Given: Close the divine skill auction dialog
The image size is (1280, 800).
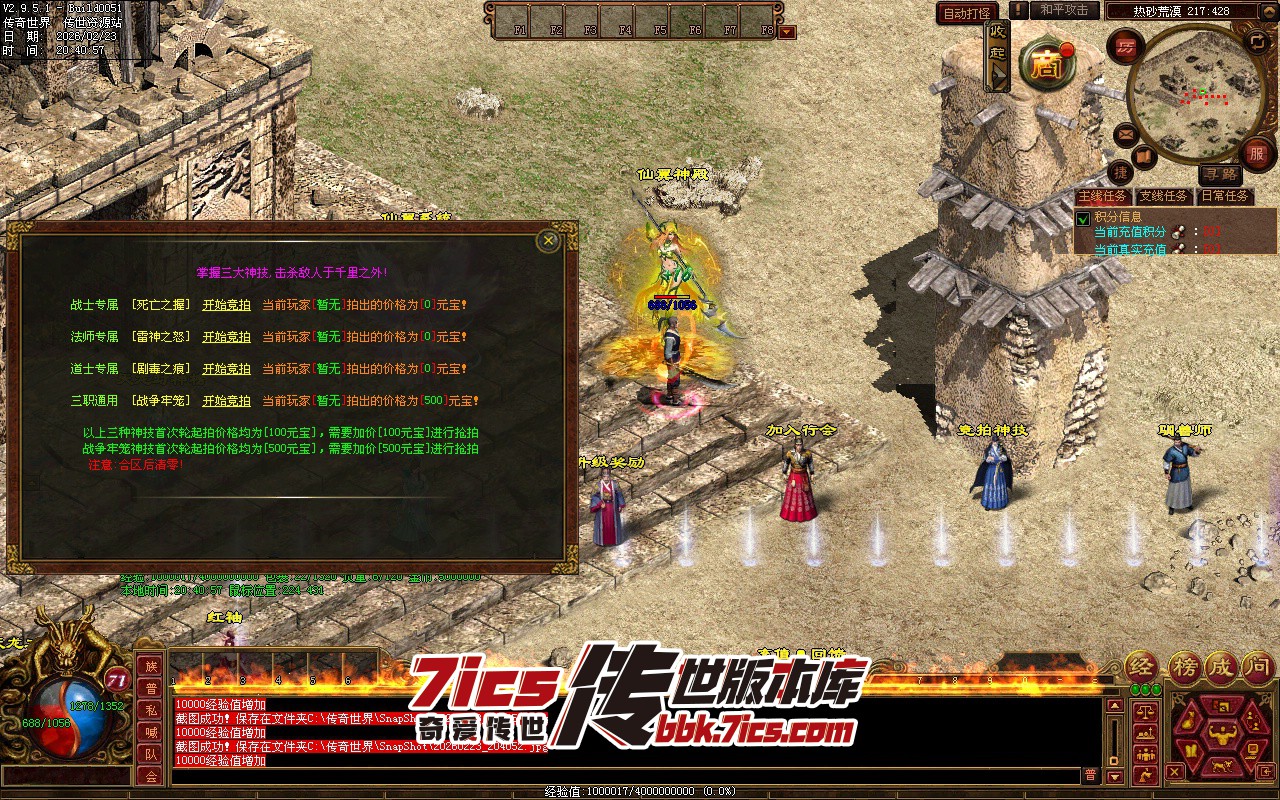Looking at the screenshot, I should (x=548, y=241).
